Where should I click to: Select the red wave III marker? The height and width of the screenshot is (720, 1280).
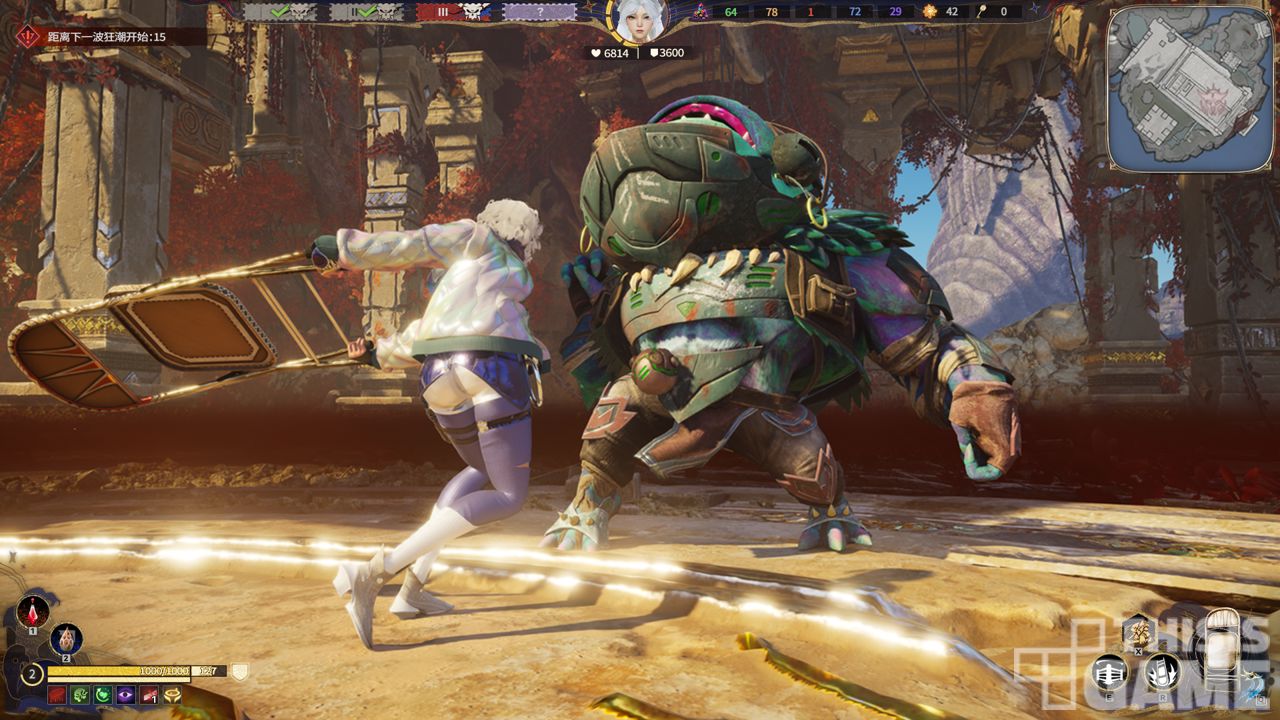tap(453, 12)
